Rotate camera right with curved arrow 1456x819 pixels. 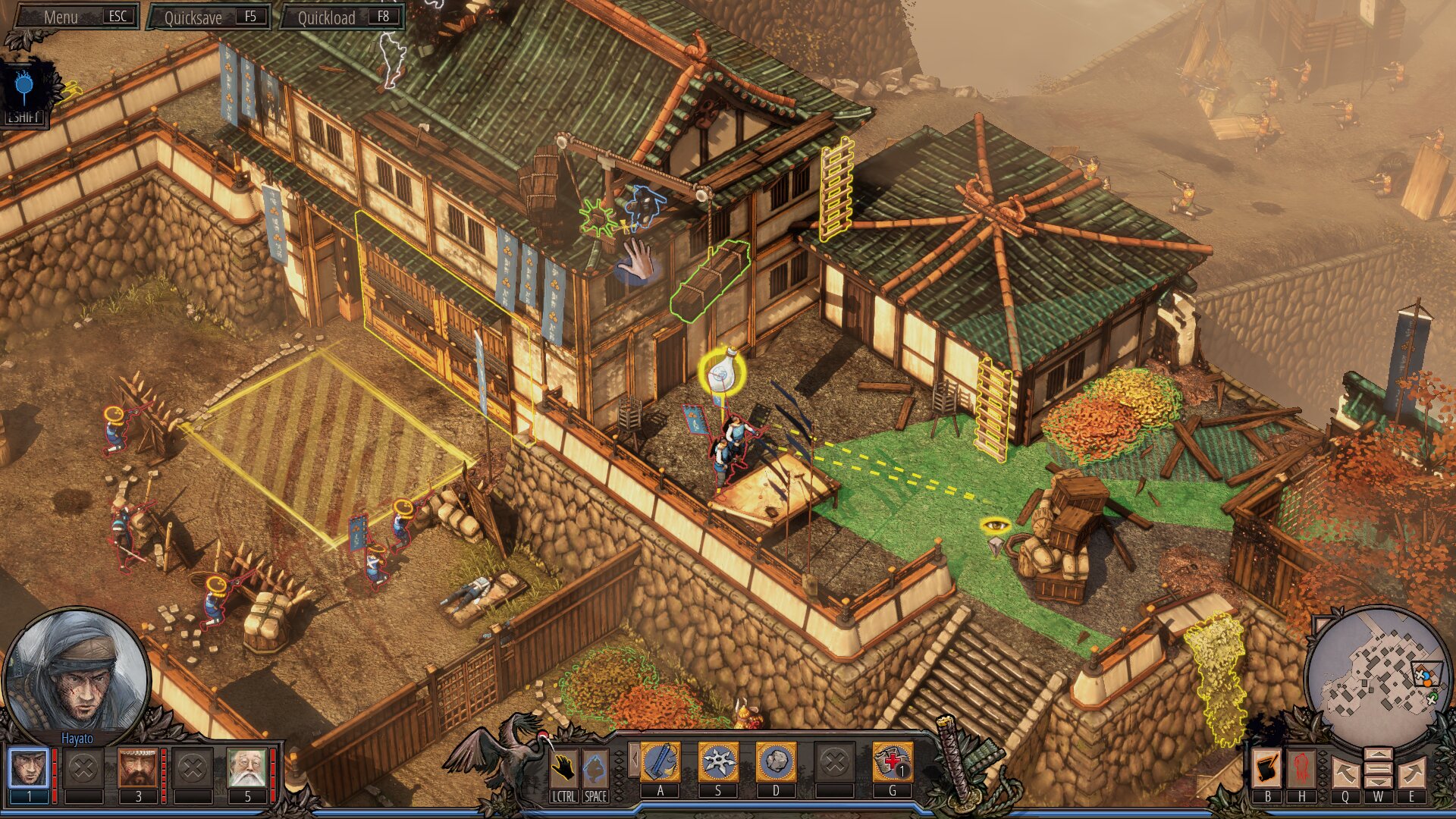tap(1411, 773)
